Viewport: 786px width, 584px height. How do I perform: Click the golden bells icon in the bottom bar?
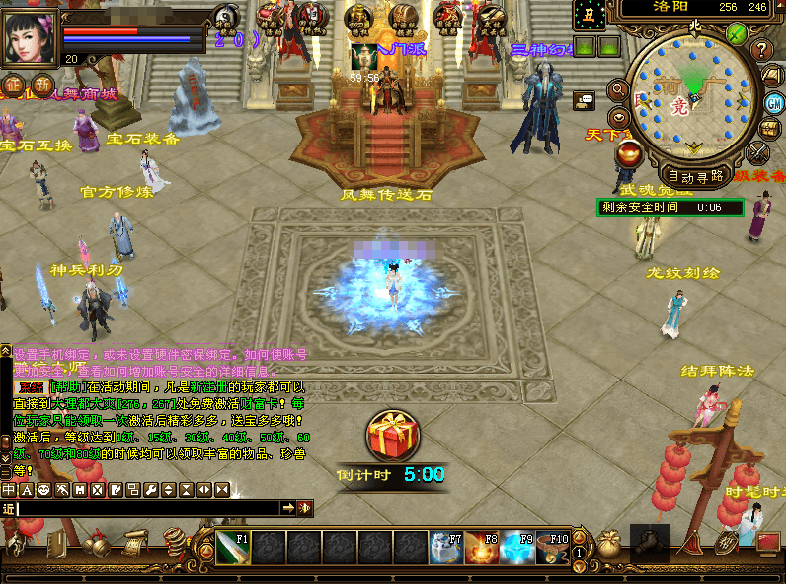[96, 544]
